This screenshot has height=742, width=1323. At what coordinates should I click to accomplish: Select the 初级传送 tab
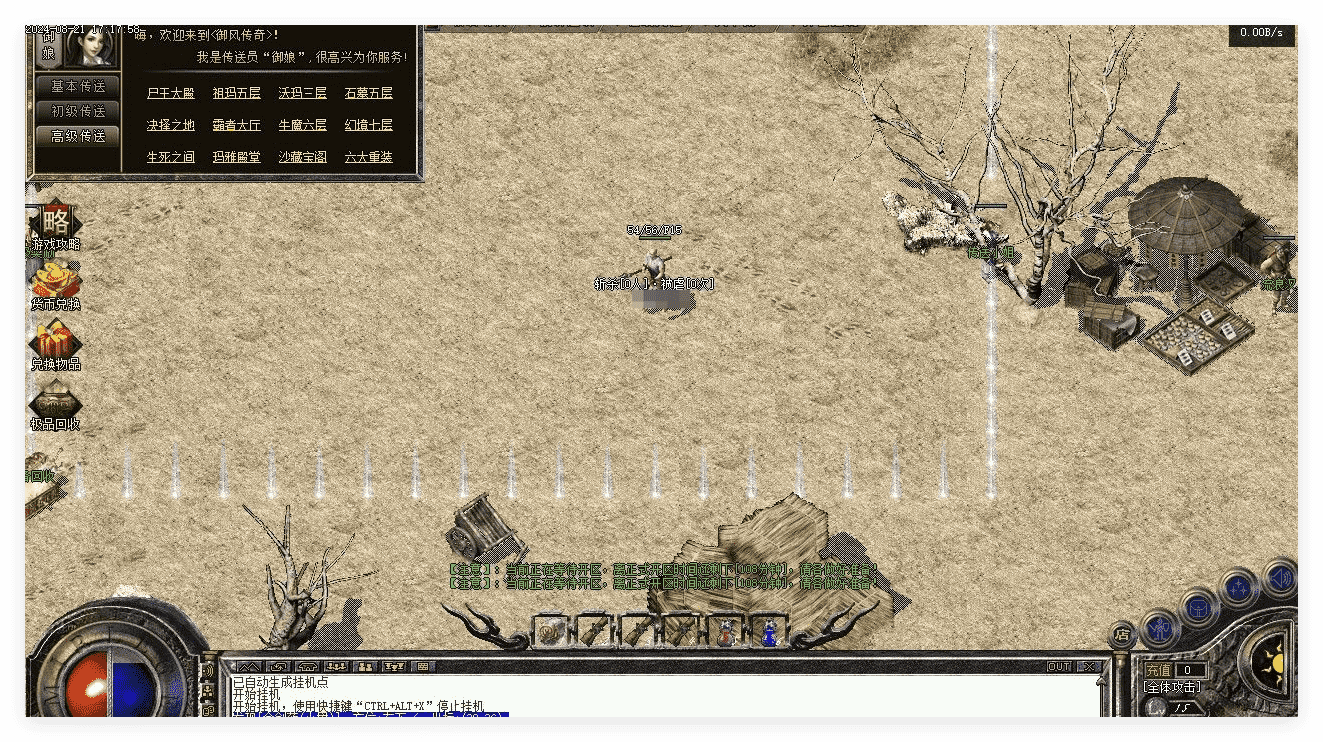click(78, 111)
